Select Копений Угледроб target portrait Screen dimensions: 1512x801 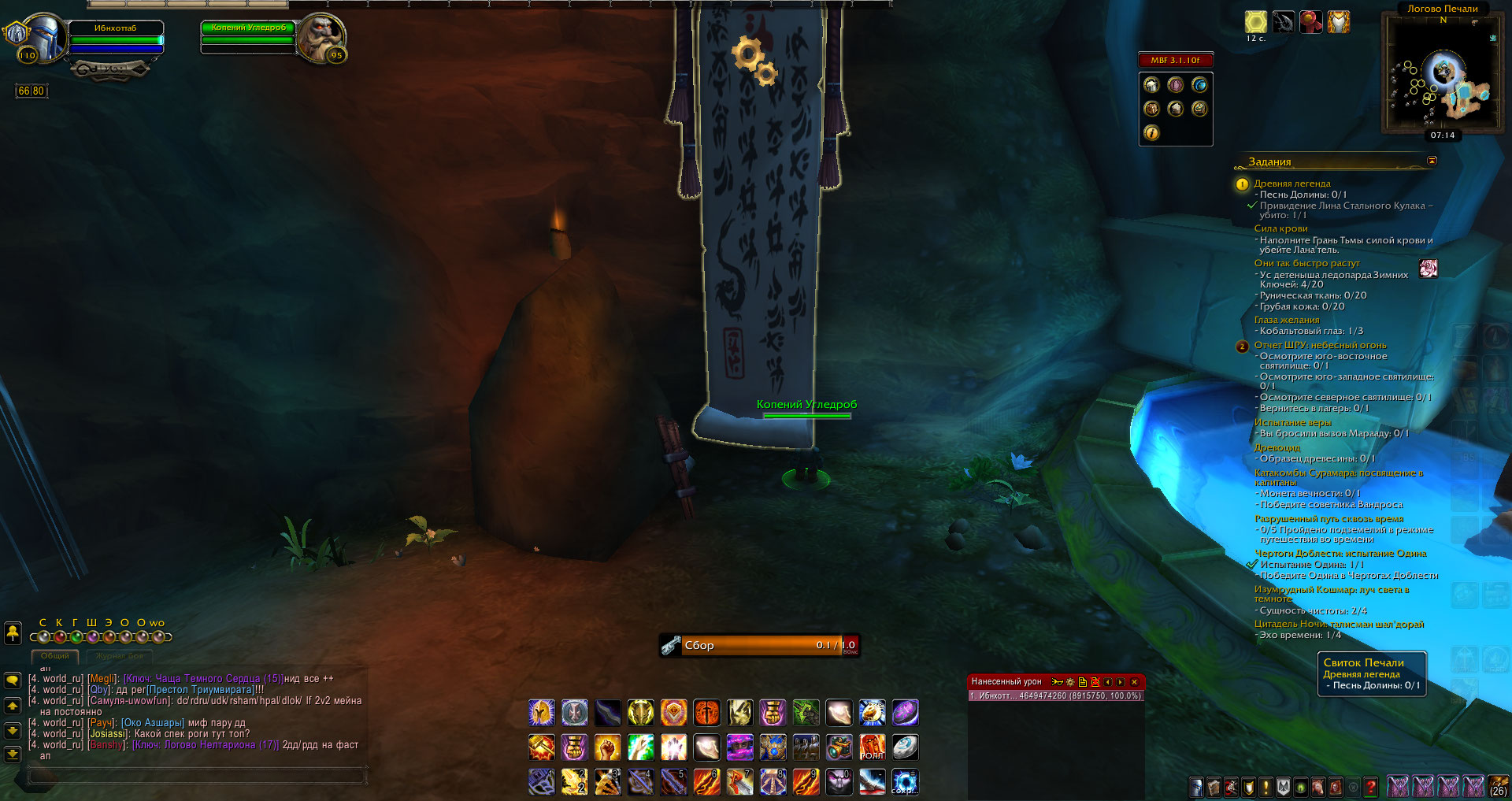coord(320,37)
